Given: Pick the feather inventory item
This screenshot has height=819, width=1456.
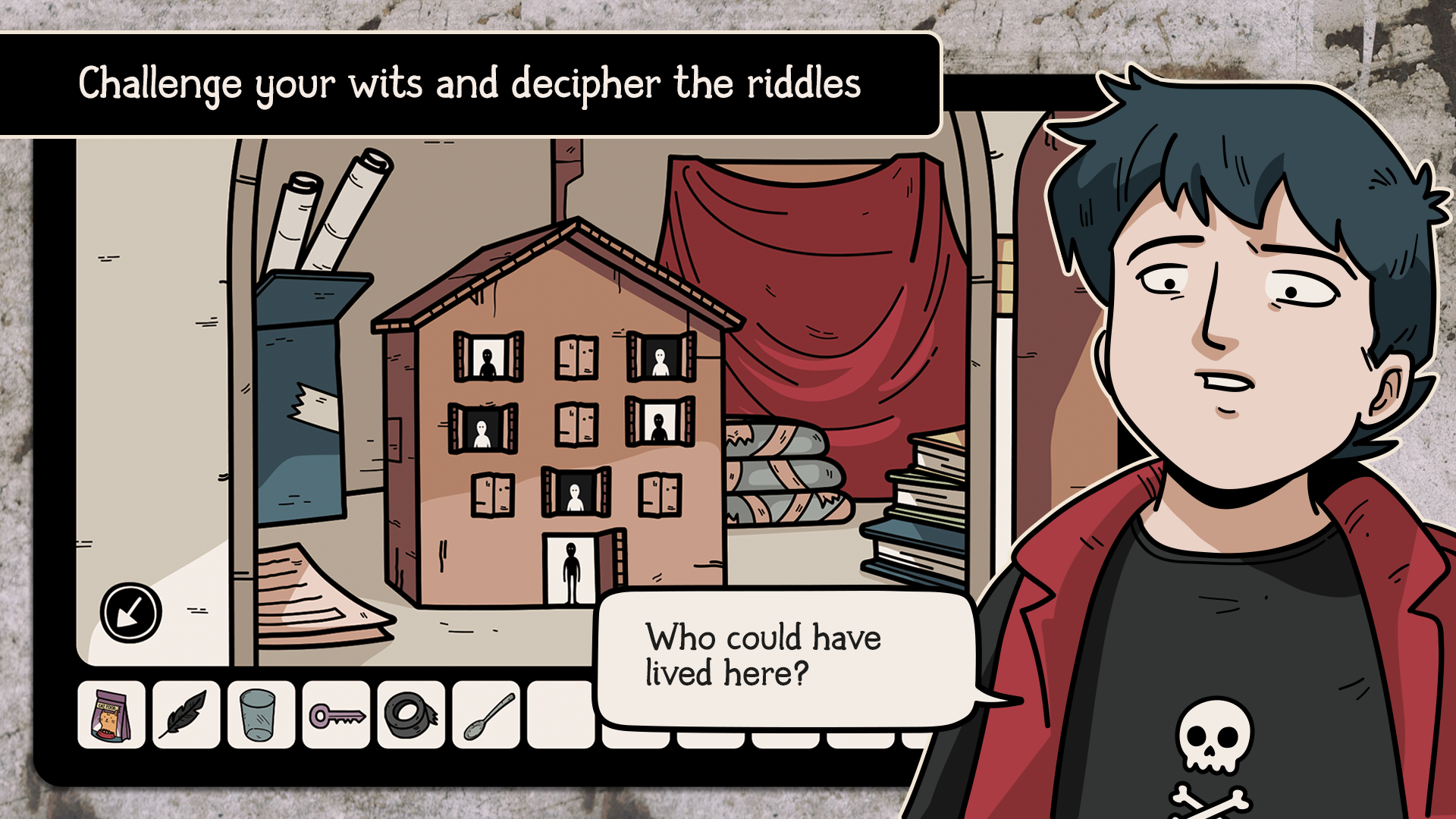Looking at the screenshot, I should pyautogui.click(x=184, y=715).
